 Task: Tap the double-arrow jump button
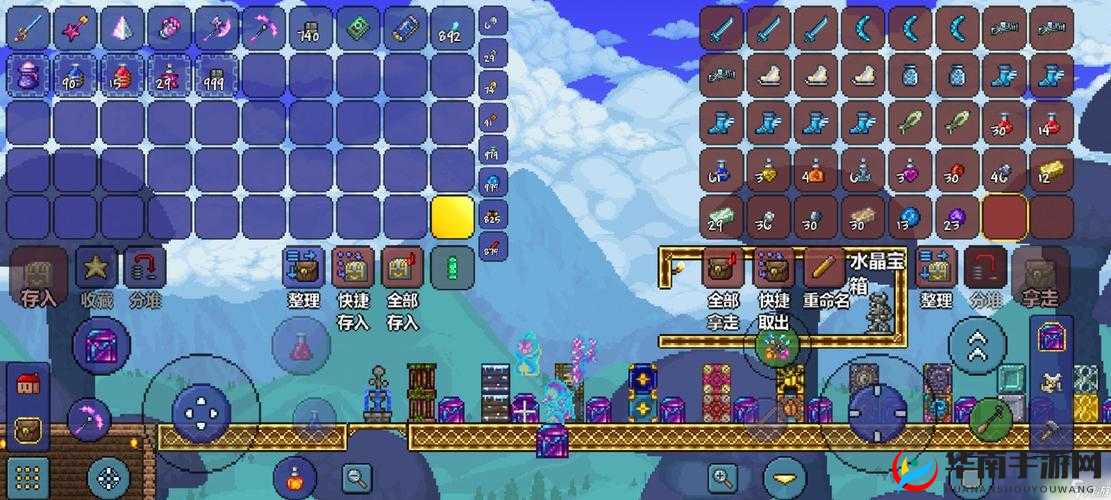tap(977, 346)
